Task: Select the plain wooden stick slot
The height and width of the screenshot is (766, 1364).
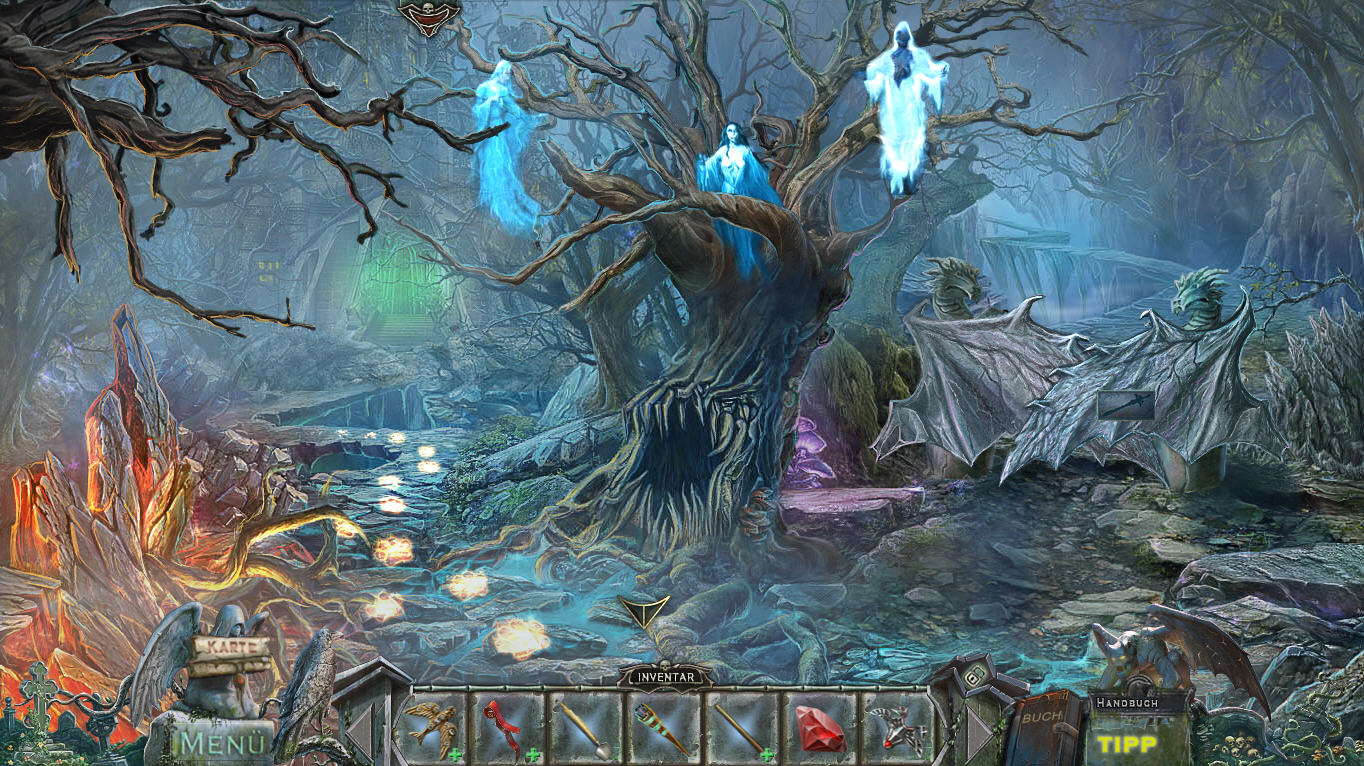Action: [x=741, y=727]
